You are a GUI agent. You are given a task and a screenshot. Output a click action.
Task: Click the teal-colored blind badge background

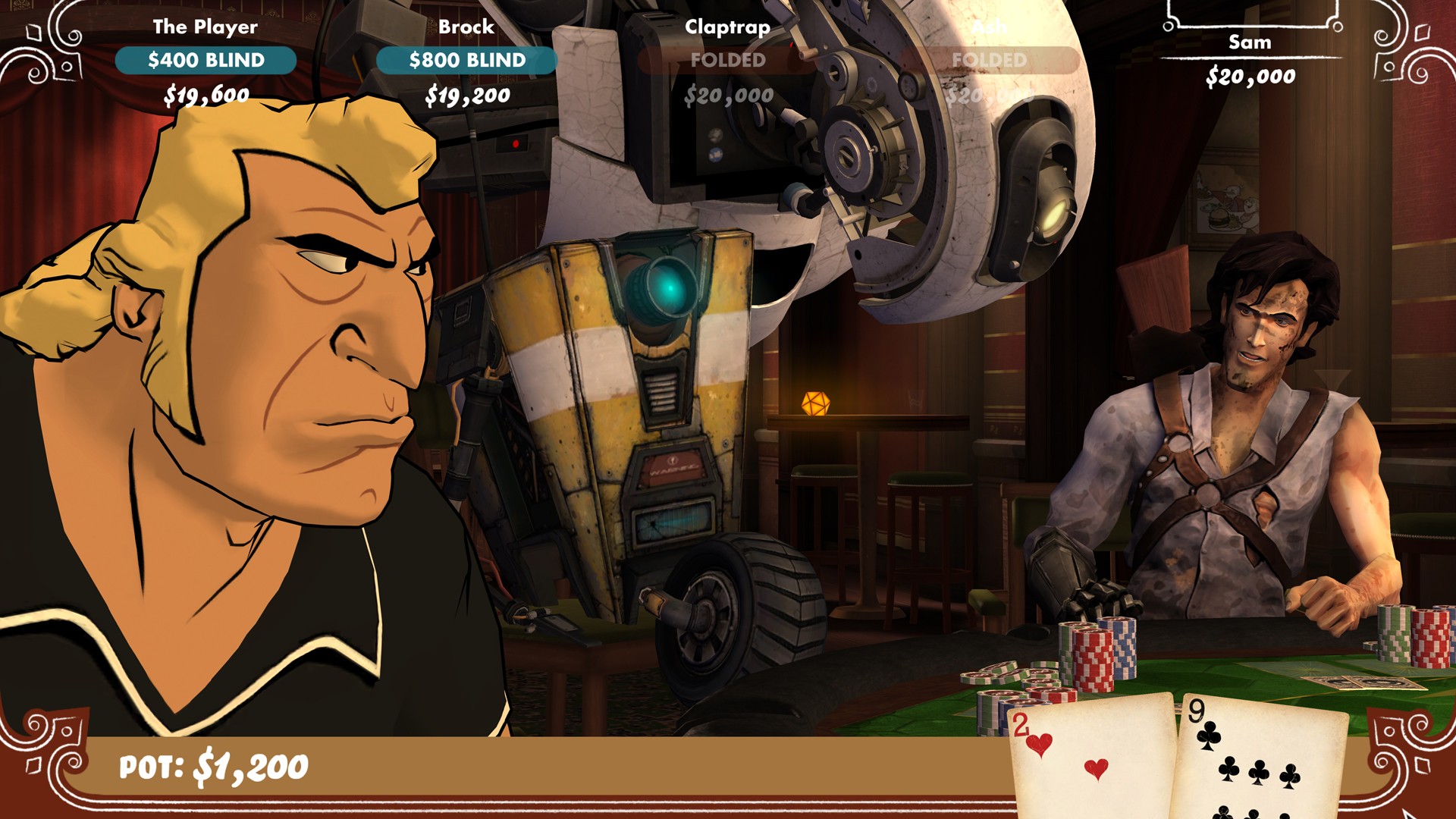point(140,61)
